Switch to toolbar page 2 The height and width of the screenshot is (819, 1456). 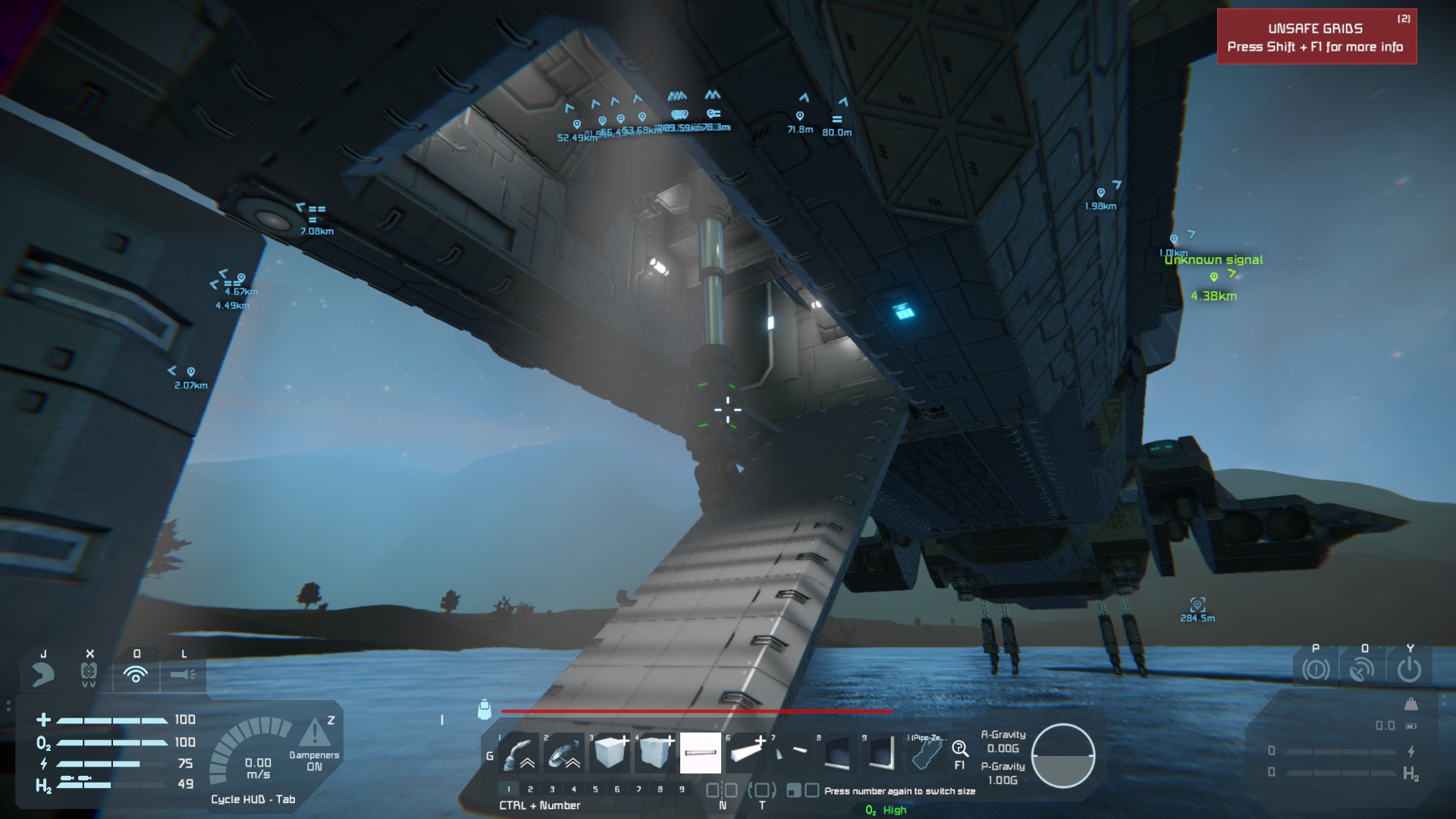click(x=530, y=789)
